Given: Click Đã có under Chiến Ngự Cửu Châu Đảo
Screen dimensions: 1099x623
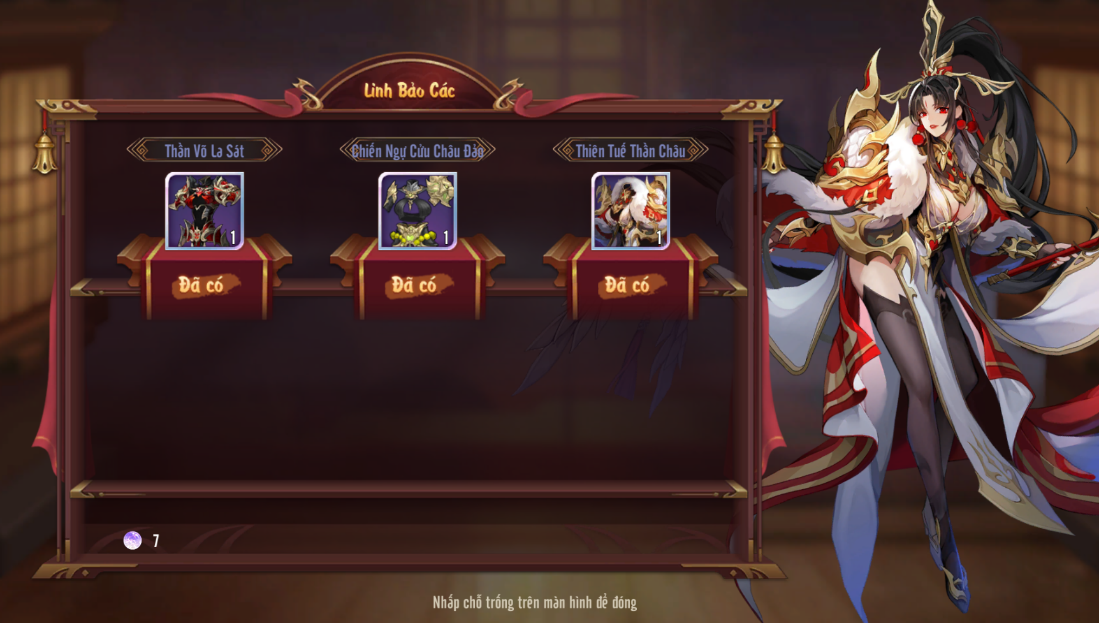Looking at the screenshot, I should click(417, 285).
